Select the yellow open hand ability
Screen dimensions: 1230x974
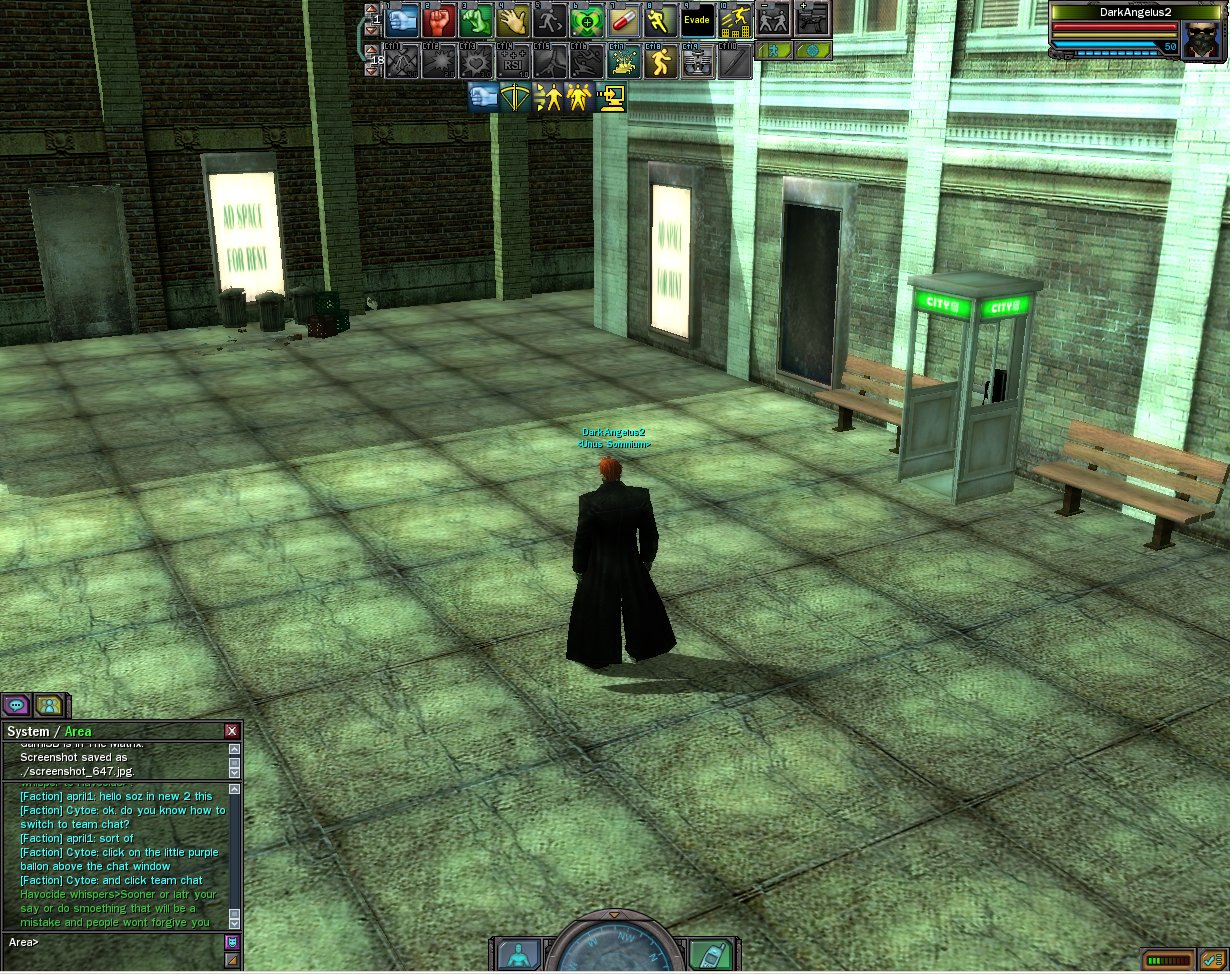click(512, 20)
